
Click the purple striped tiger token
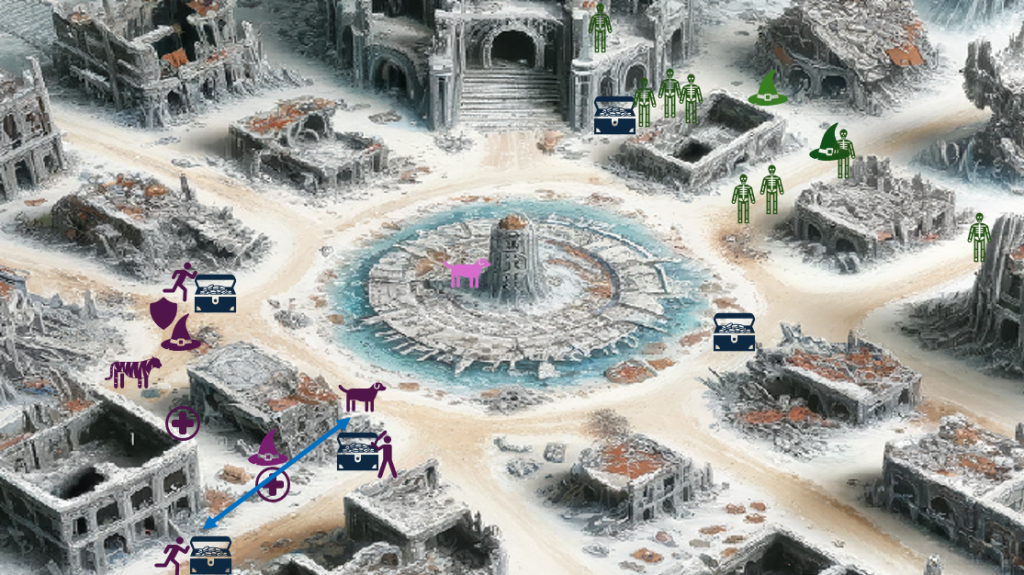tap(134, 372)
